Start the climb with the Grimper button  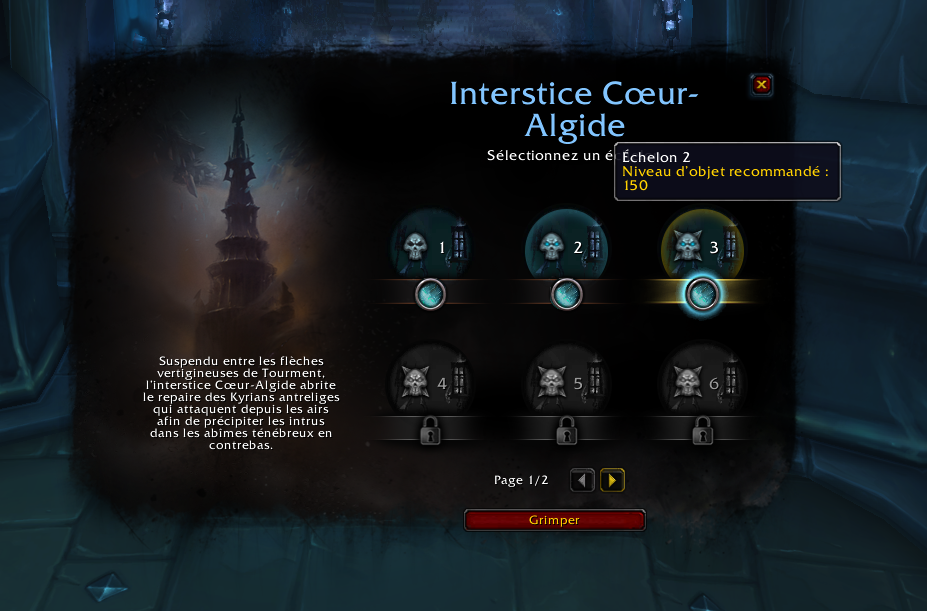coord(554,520)
